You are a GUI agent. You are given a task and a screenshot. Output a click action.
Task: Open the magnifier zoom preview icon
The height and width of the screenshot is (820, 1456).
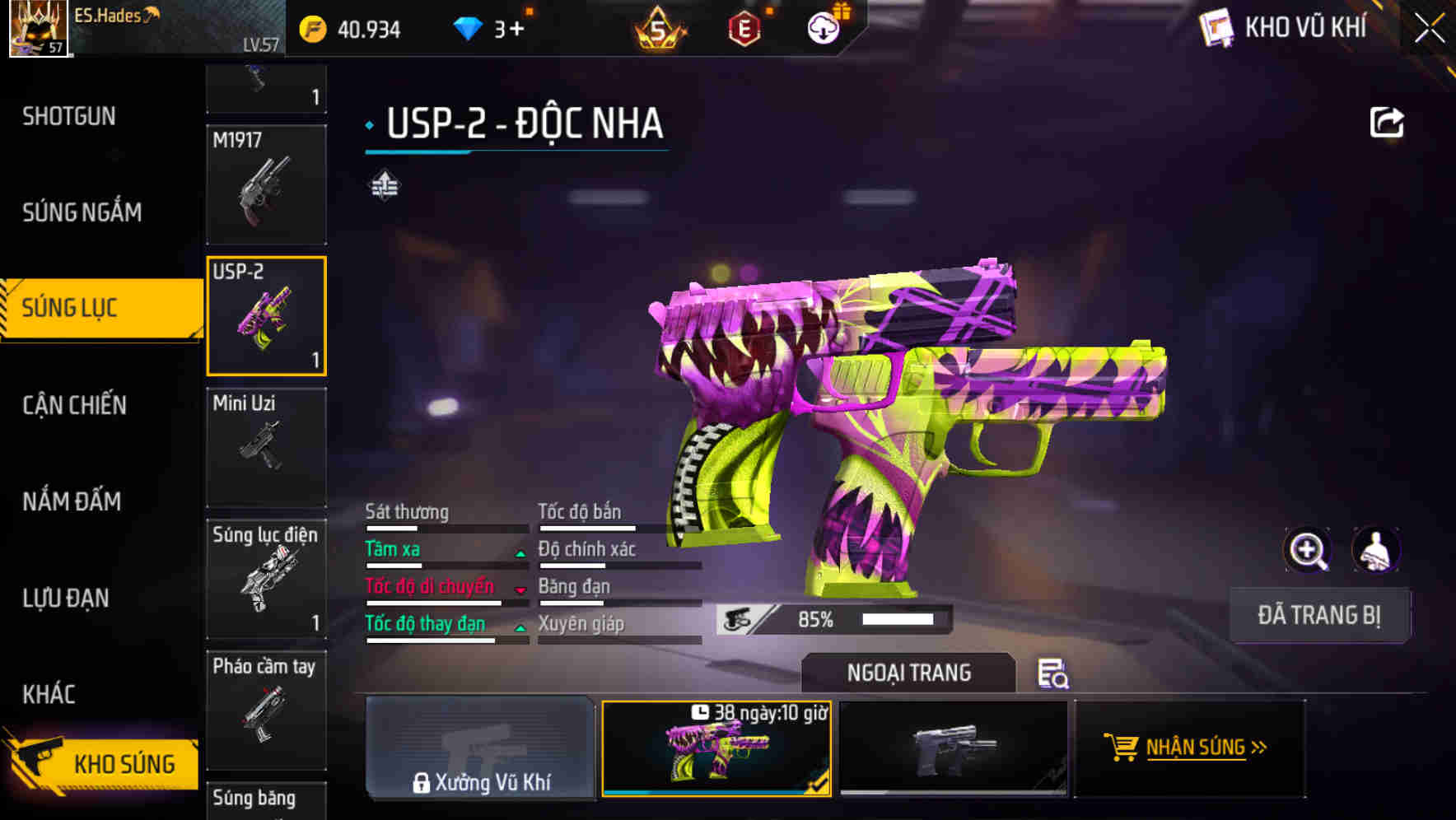(1308, 549)
